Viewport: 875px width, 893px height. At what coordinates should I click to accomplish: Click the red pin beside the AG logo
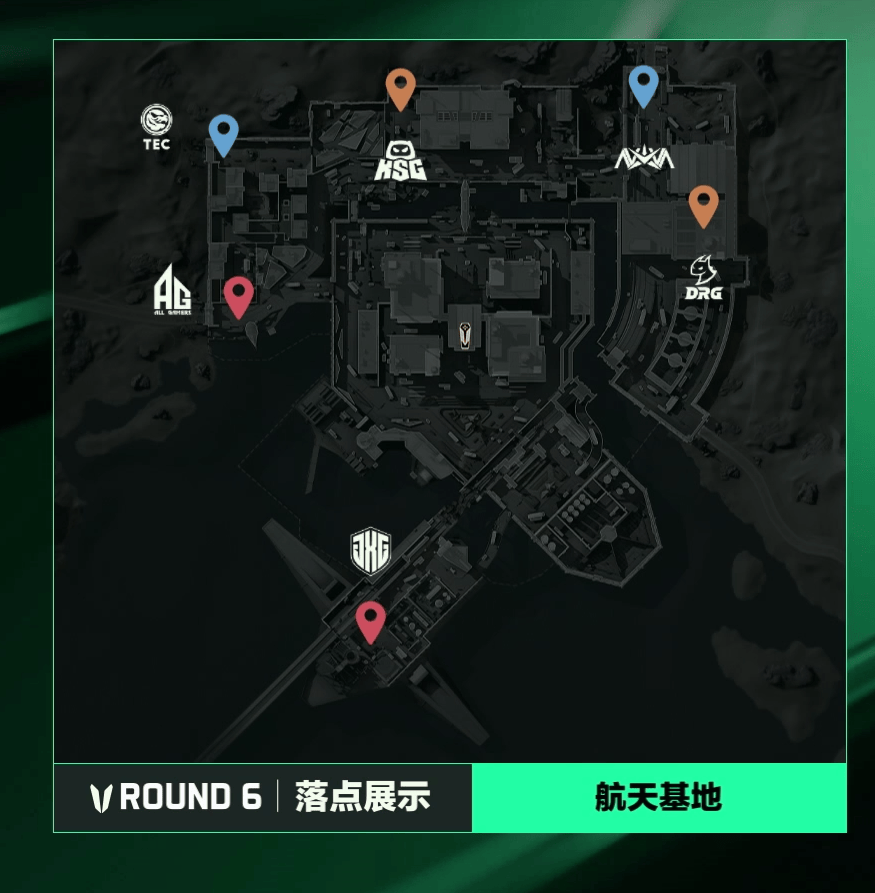[x=237, y=296]
